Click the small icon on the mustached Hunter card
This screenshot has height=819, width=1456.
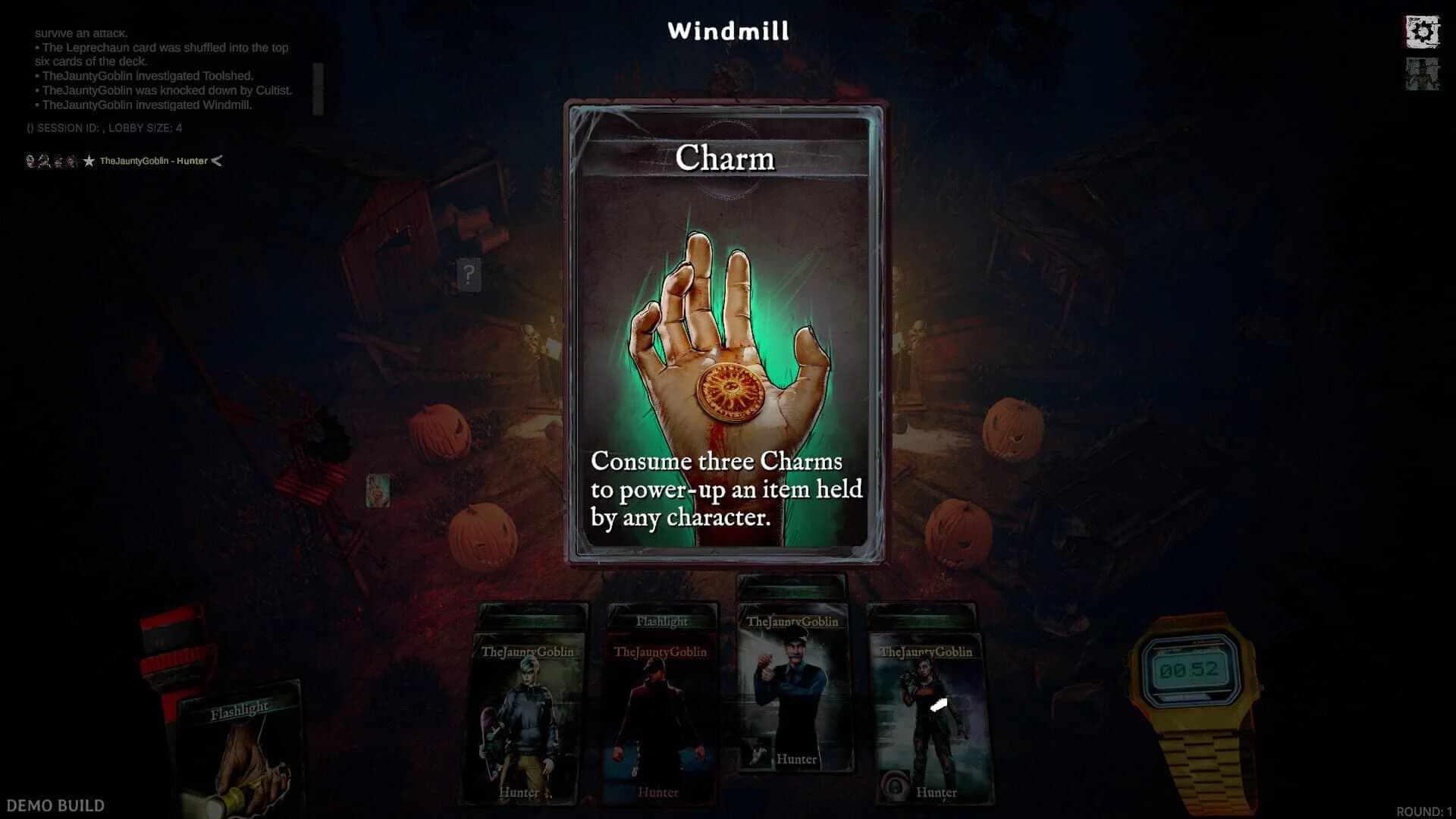coord(757,752)
